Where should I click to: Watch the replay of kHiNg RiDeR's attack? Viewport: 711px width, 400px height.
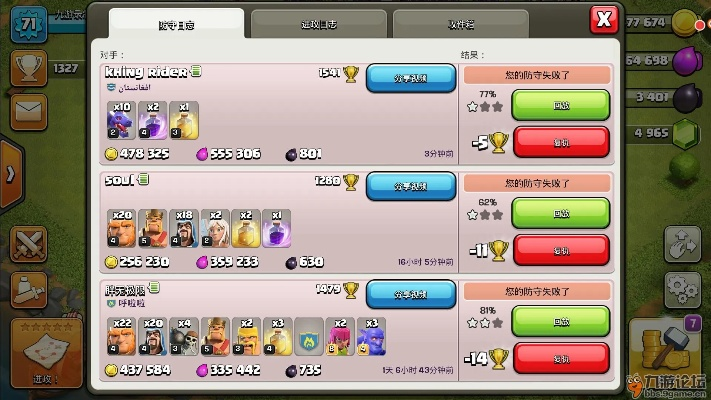point(560,104)
